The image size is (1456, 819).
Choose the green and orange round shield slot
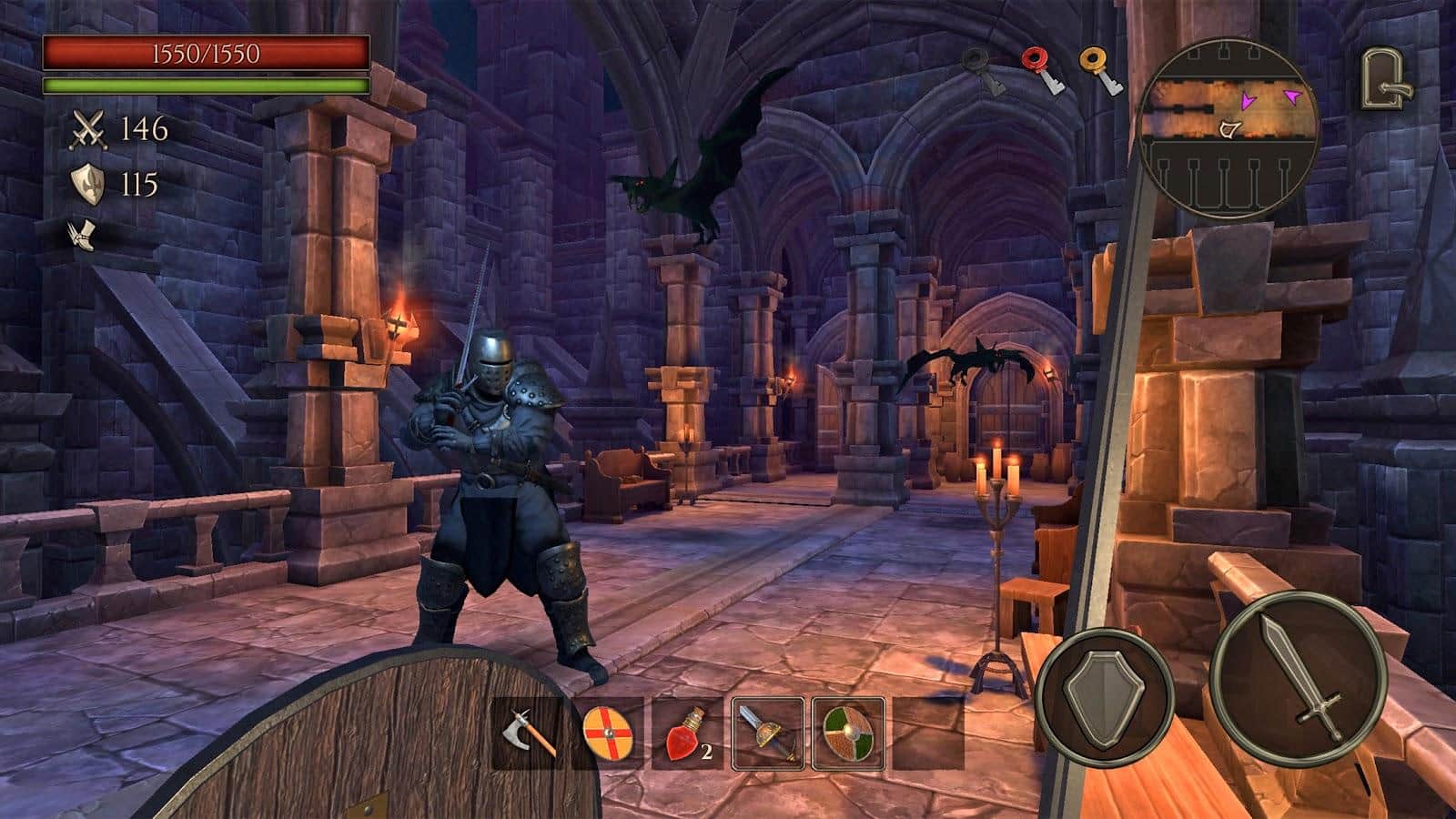click(848, 733)
